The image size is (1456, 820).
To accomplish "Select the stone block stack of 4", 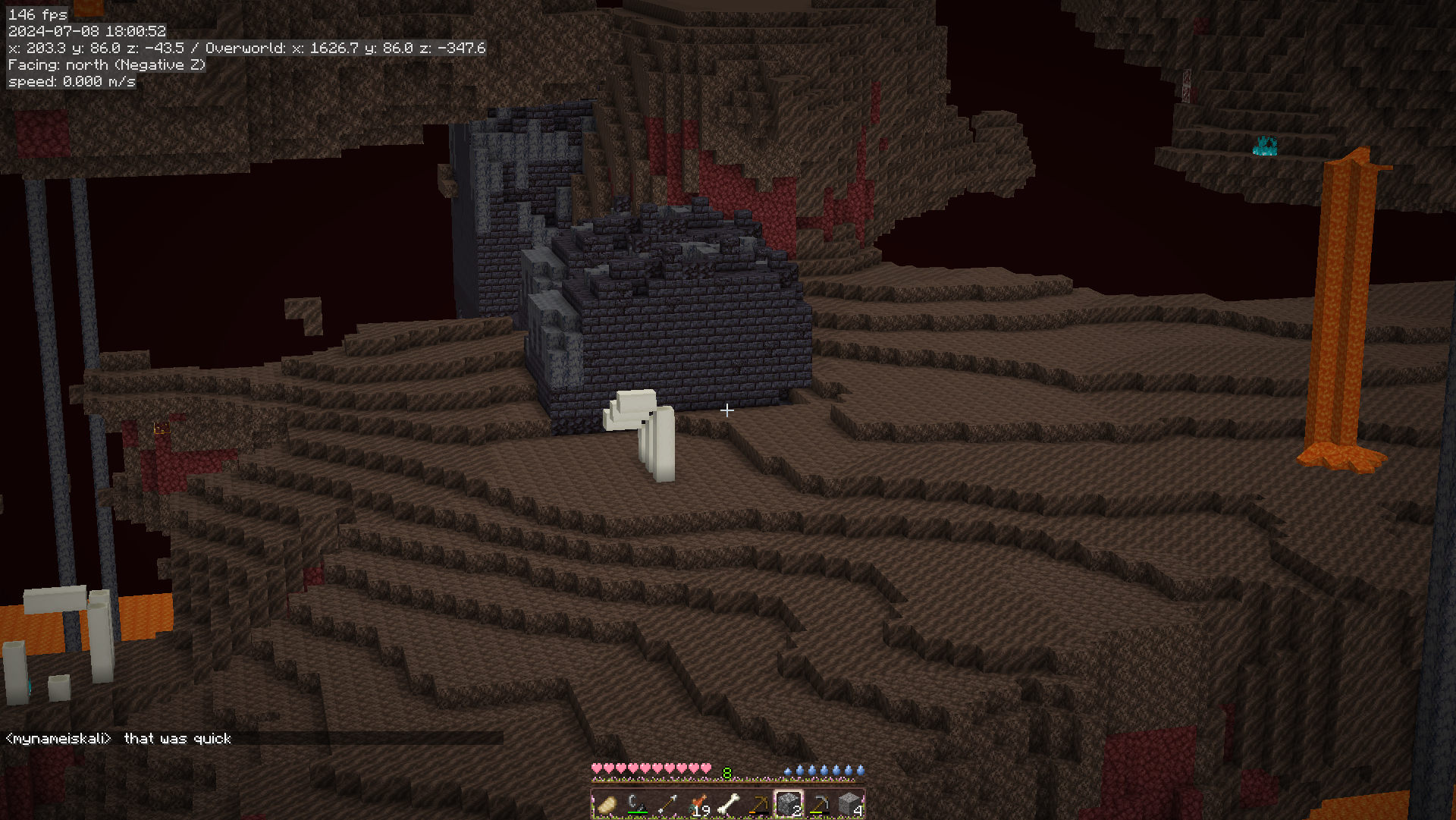I will click(849, 804).
